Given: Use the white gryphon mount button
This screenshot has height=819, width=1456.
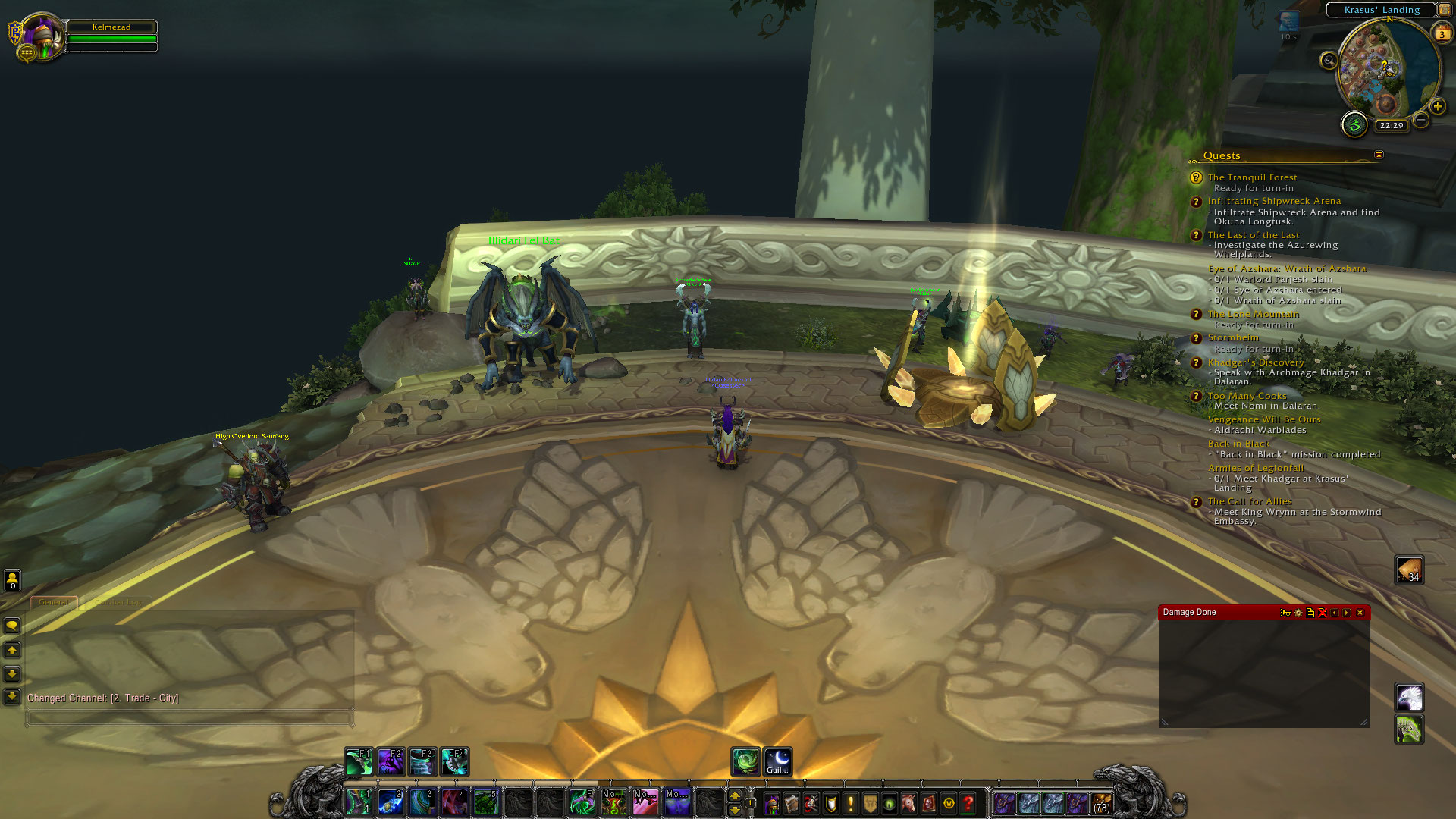Looking at the screenshot, I should point(1409,698).
